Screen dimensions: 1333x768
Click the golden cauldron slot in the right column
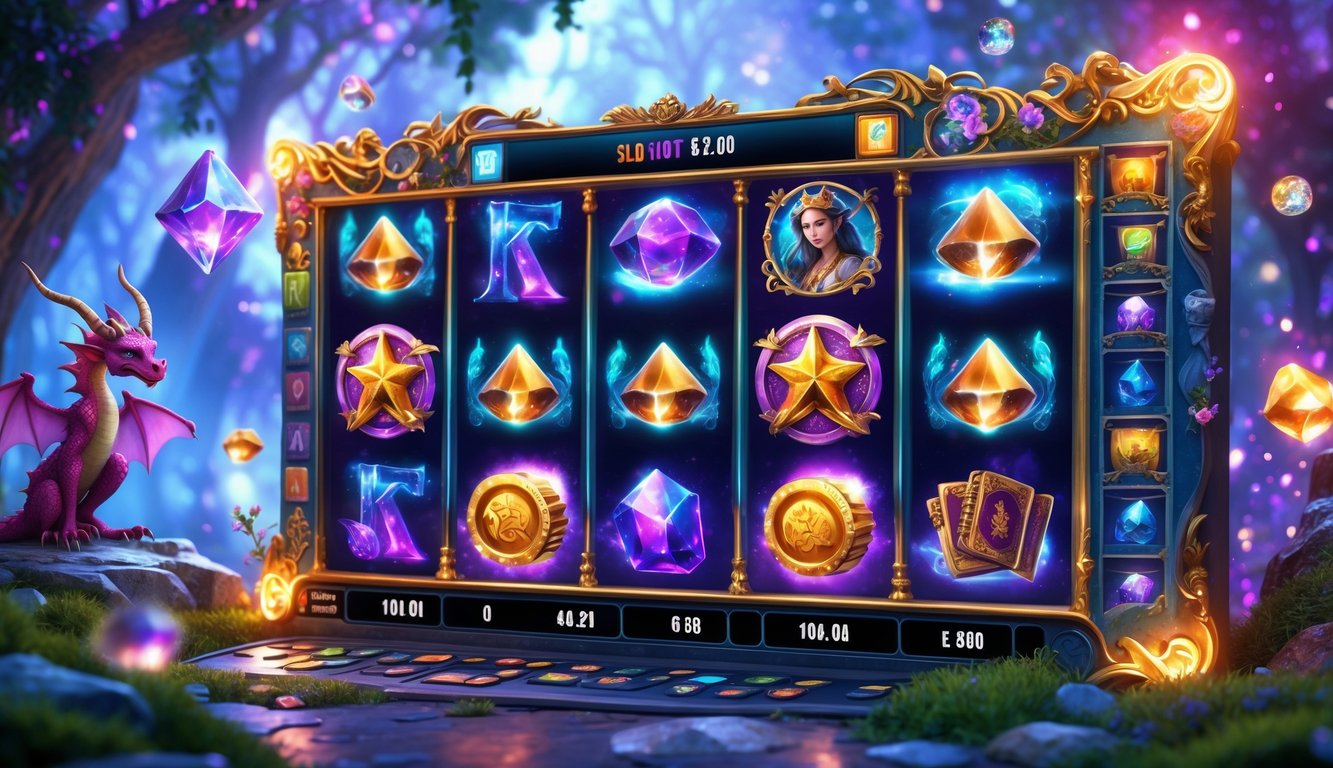tap(1136, 447)
